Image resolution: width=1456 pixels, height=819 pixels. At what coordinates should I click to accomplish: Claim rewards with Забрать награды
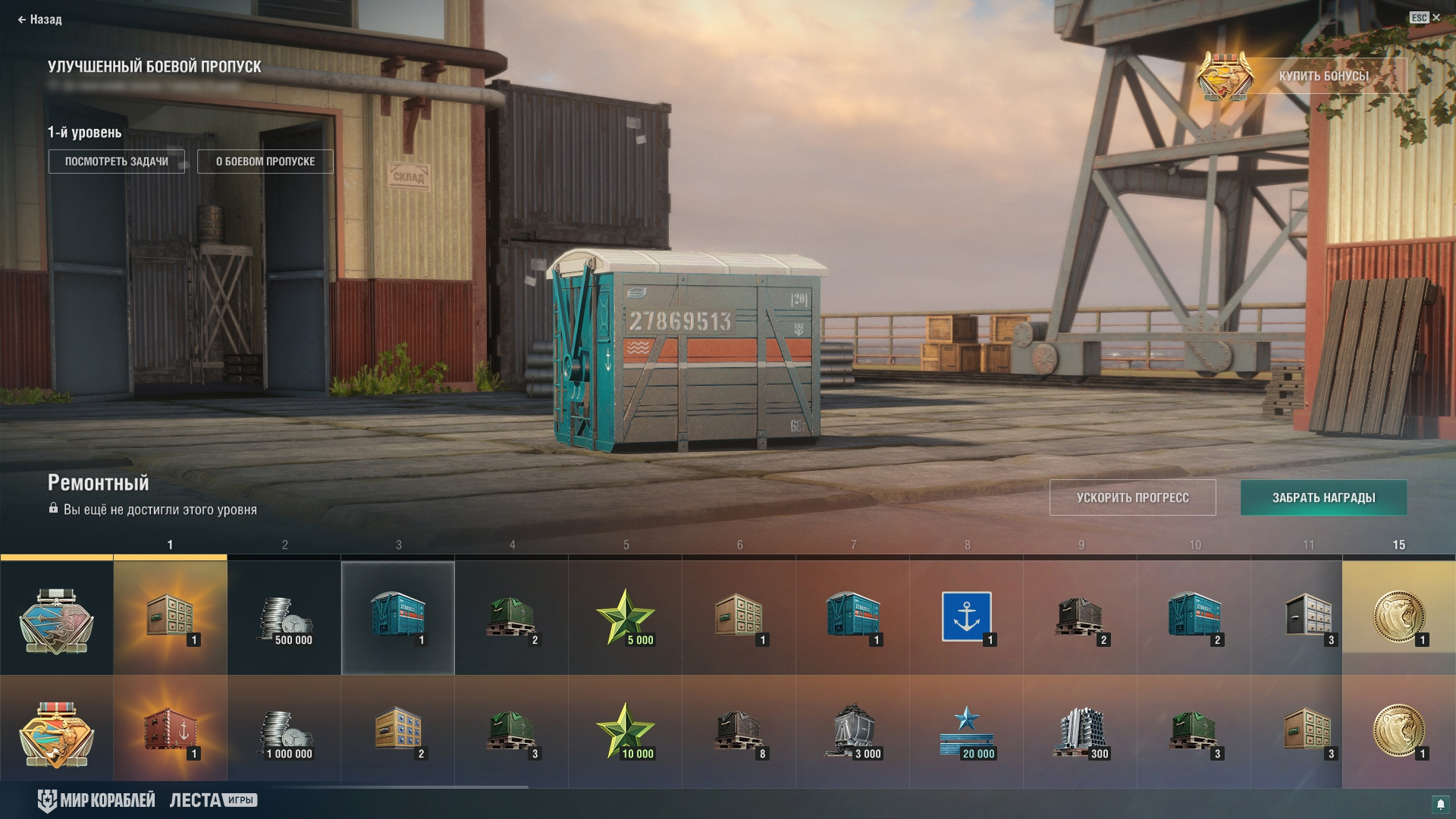pyautogui.click(x=1323, y=497)
